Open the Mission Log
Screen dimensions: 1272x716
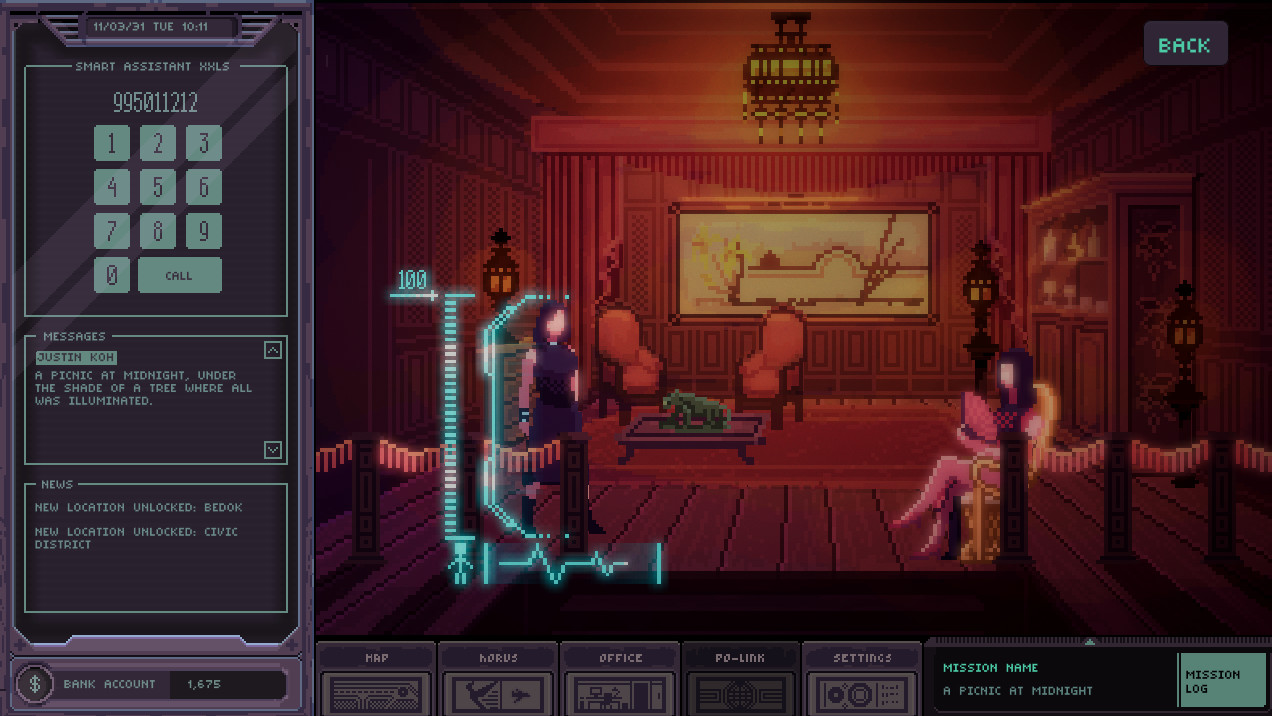(1222, 681)
